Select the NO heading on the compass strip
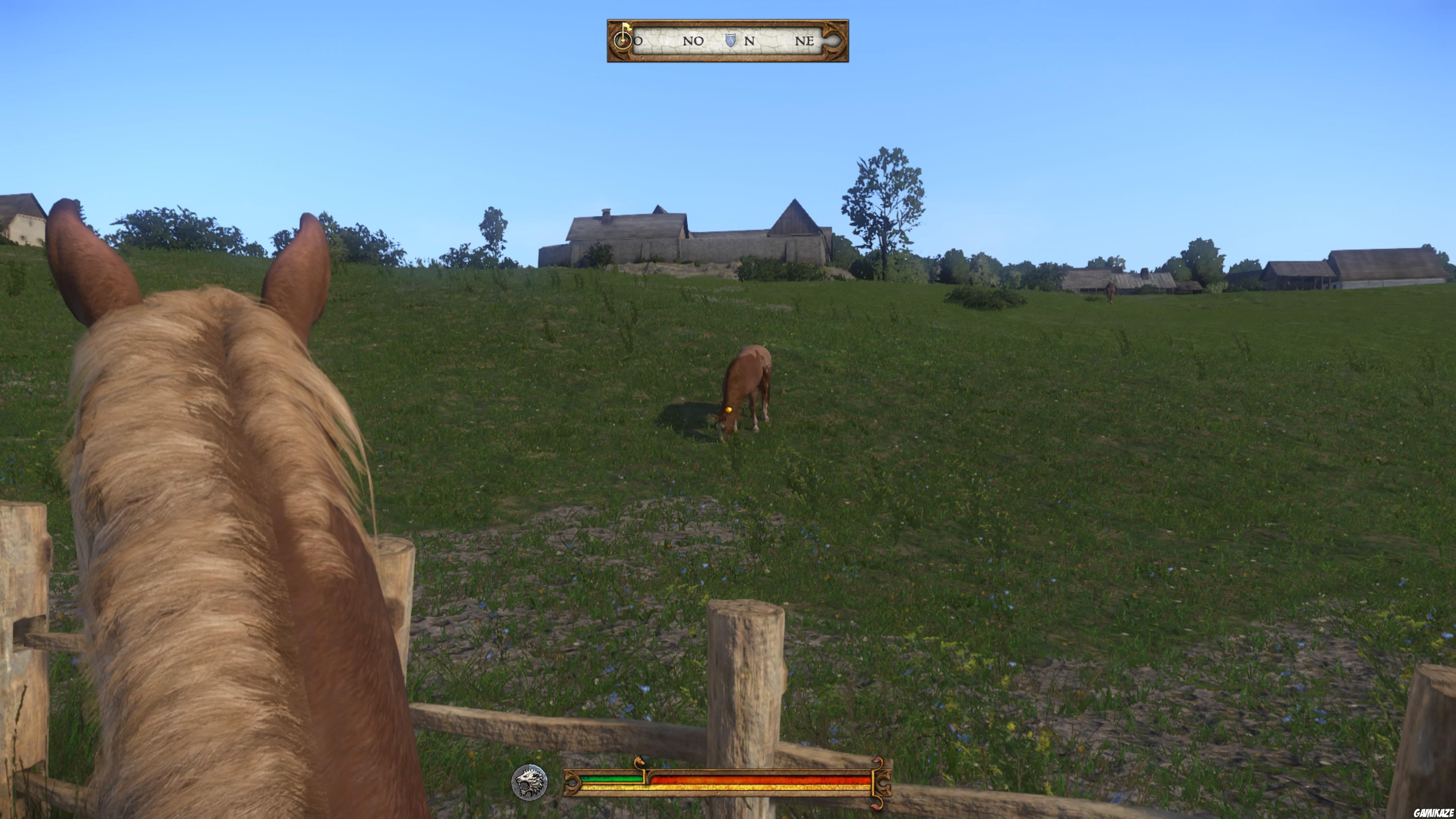 693,41
